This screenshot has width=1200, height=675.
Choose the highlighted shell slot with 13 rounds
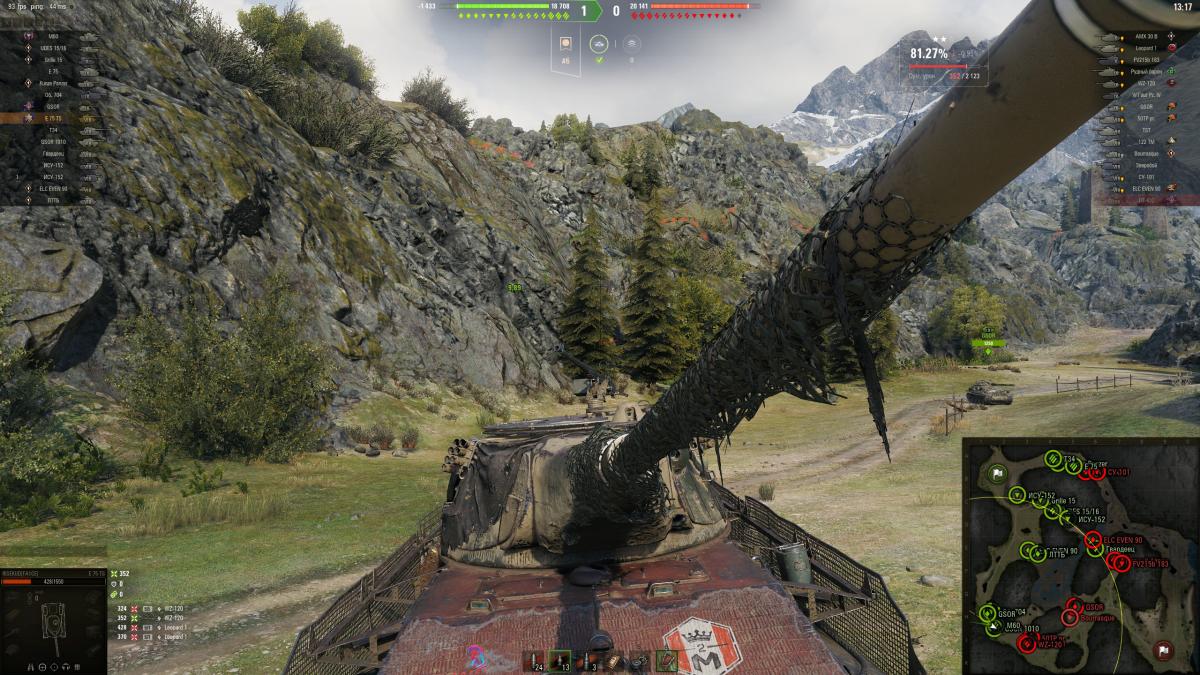coord(560,660)
